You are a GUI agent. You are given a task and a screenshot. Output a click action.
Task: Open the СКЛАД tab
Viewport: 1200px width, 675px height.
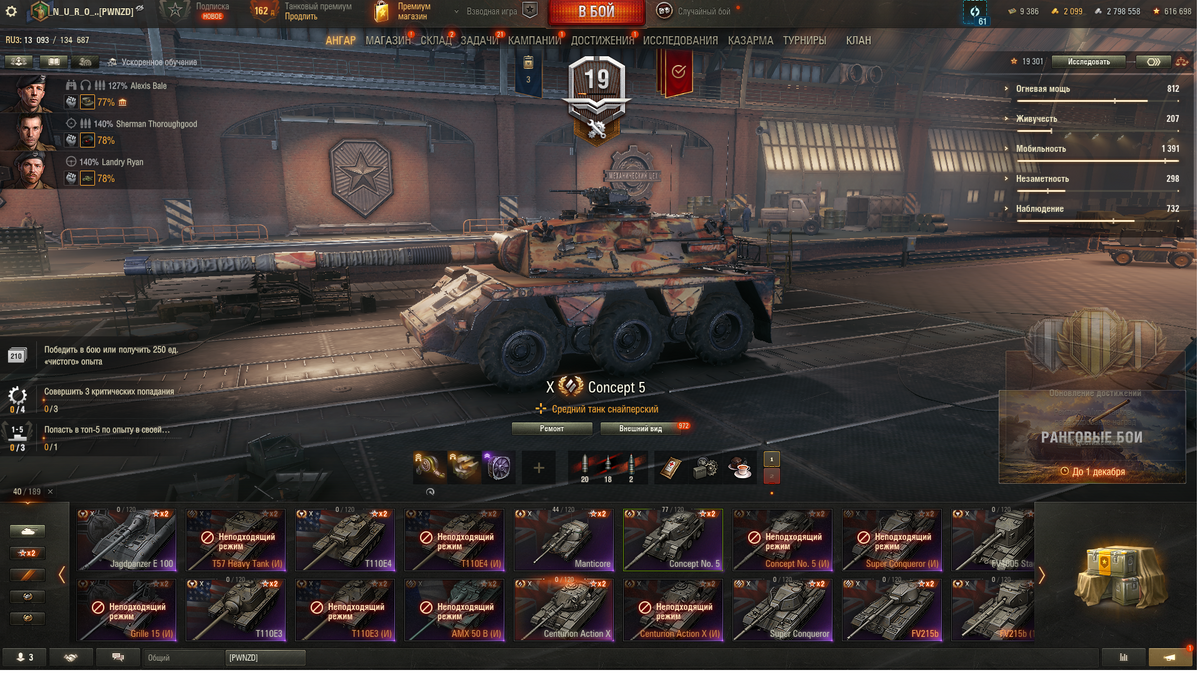pos(436,41)
